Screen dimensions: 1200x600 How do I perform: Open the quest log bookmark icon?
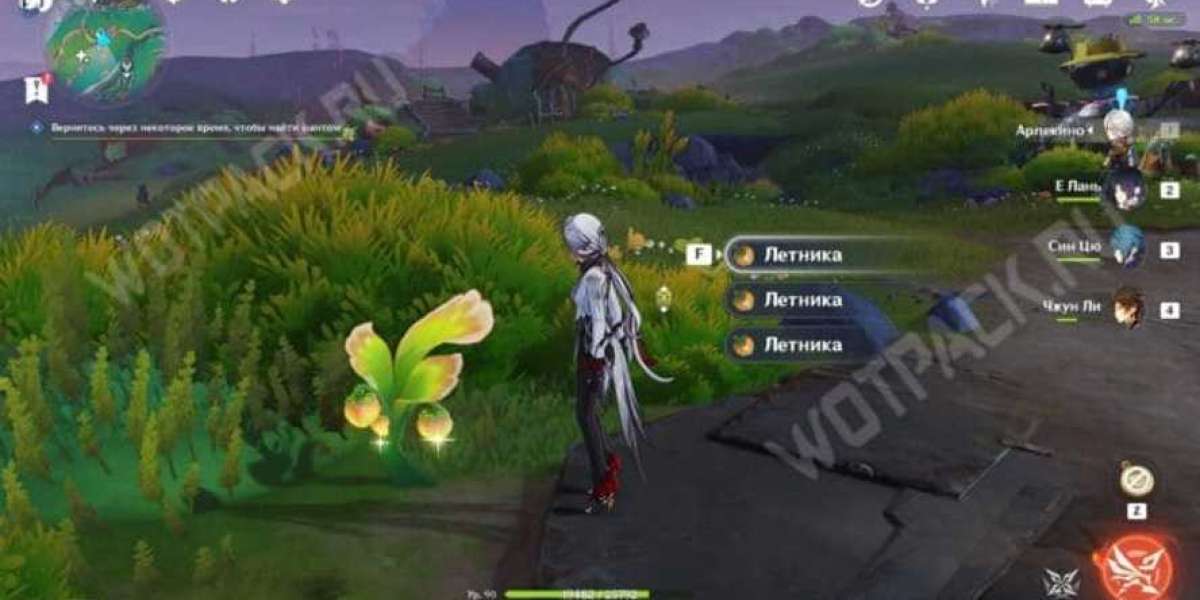[36, 91]
